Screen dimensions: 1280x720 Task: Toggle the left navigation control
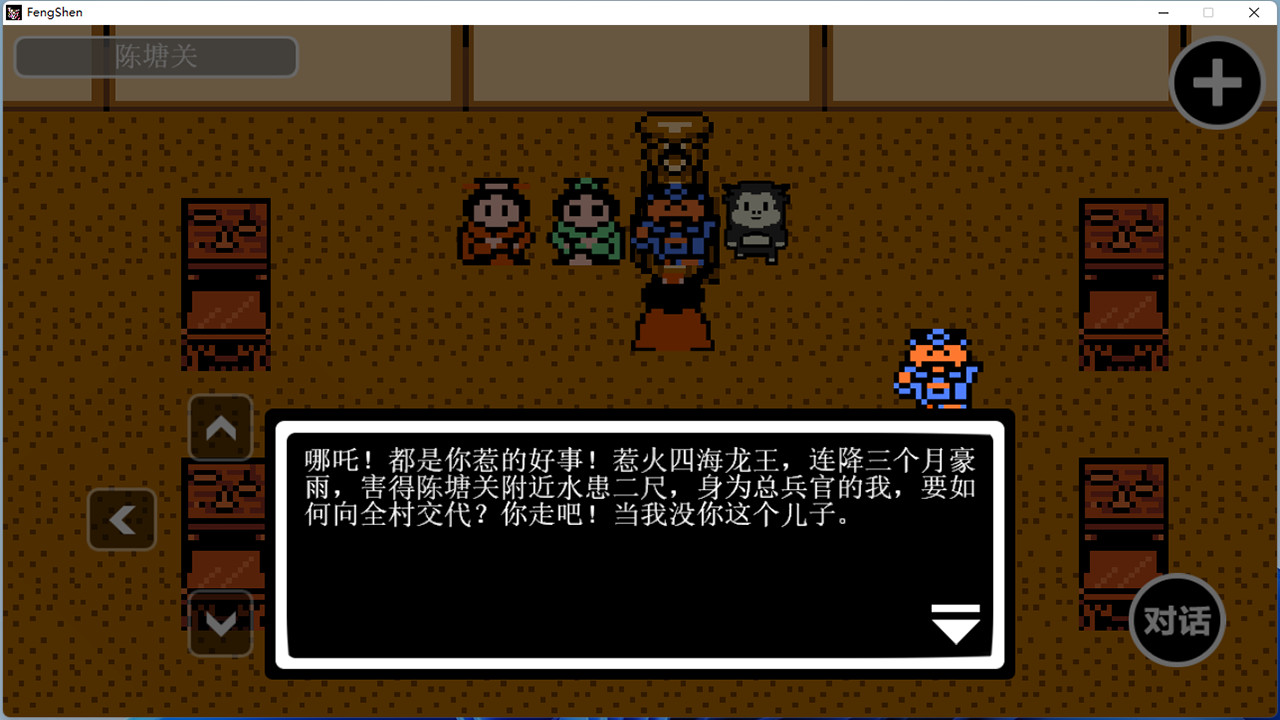(x=122, y=519)
